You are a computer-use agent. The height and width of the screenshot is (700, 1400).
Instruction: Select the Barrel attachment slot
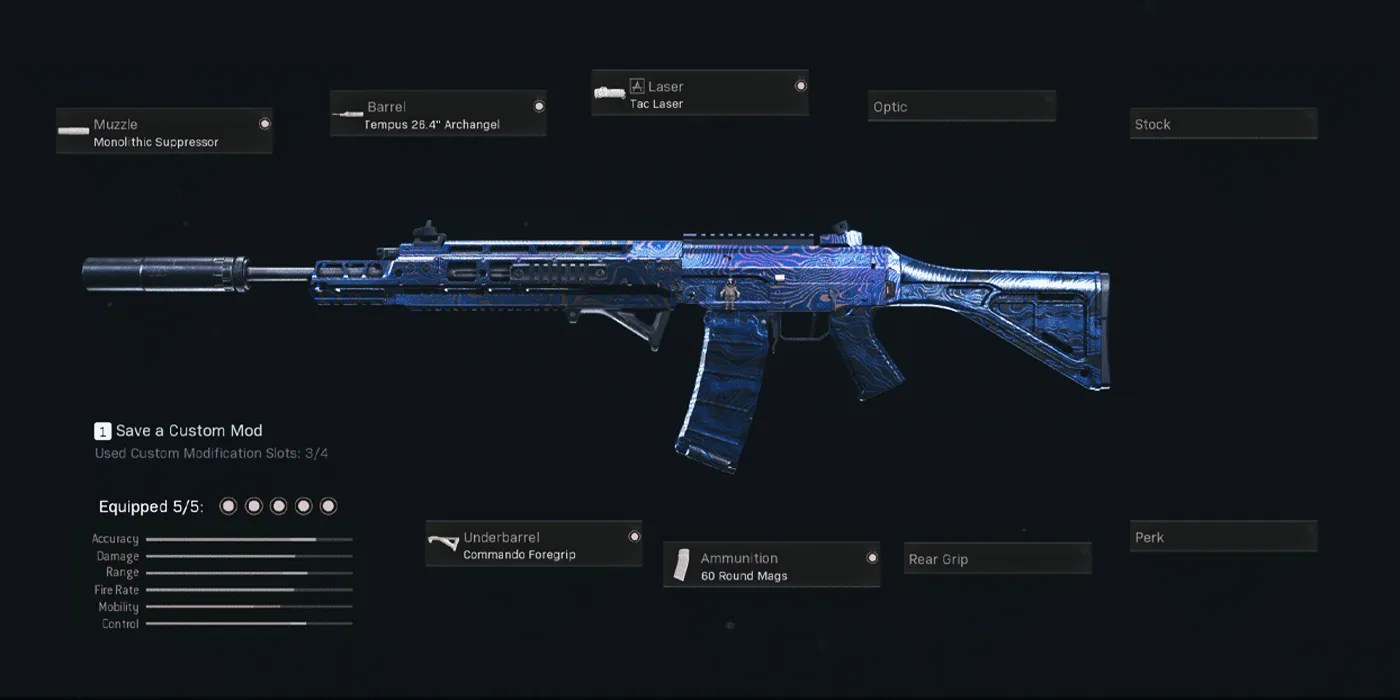438,114
